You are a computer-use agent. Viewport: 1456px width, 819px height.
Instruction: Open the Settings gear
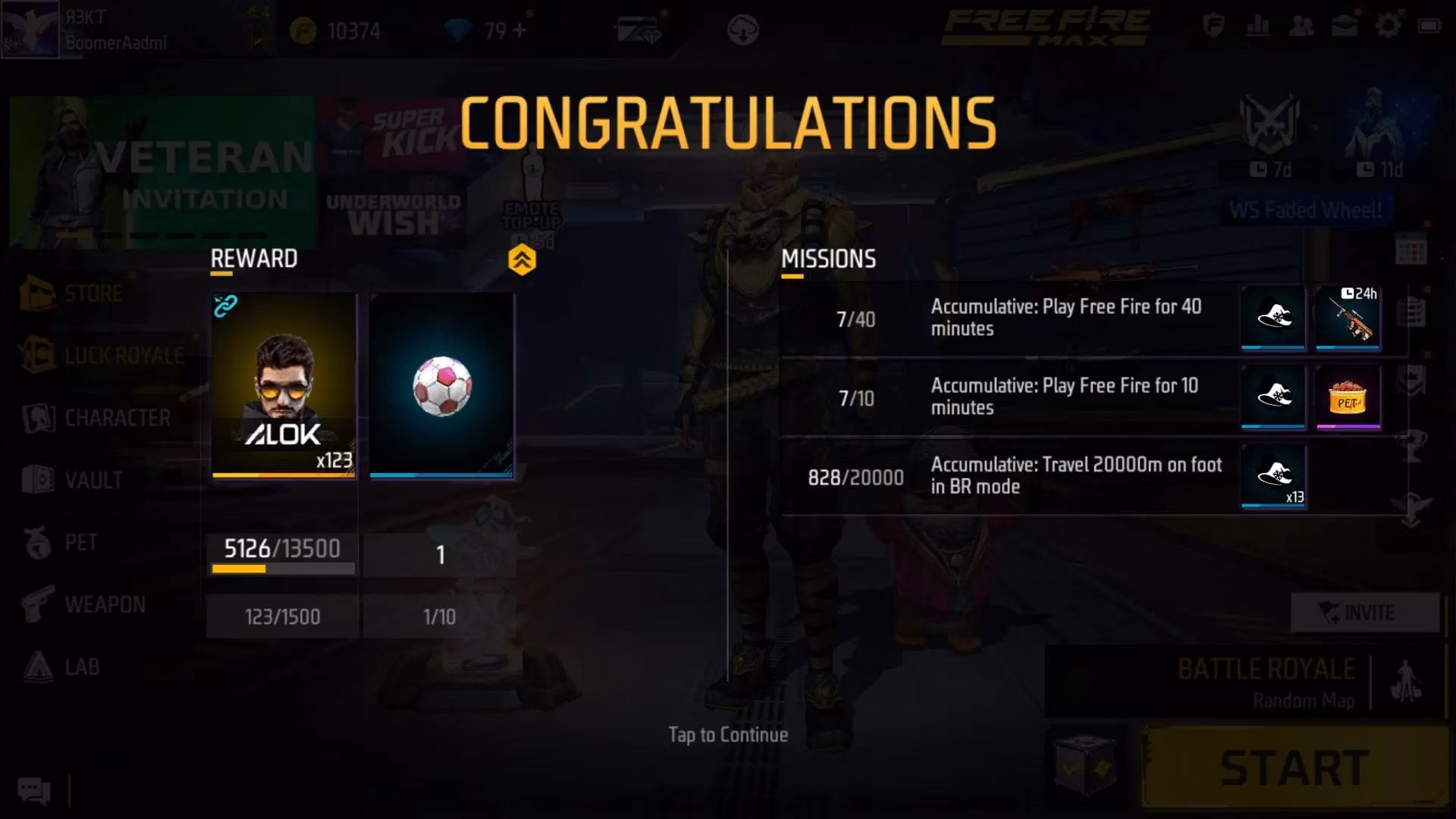click(x=1389, y=25)
